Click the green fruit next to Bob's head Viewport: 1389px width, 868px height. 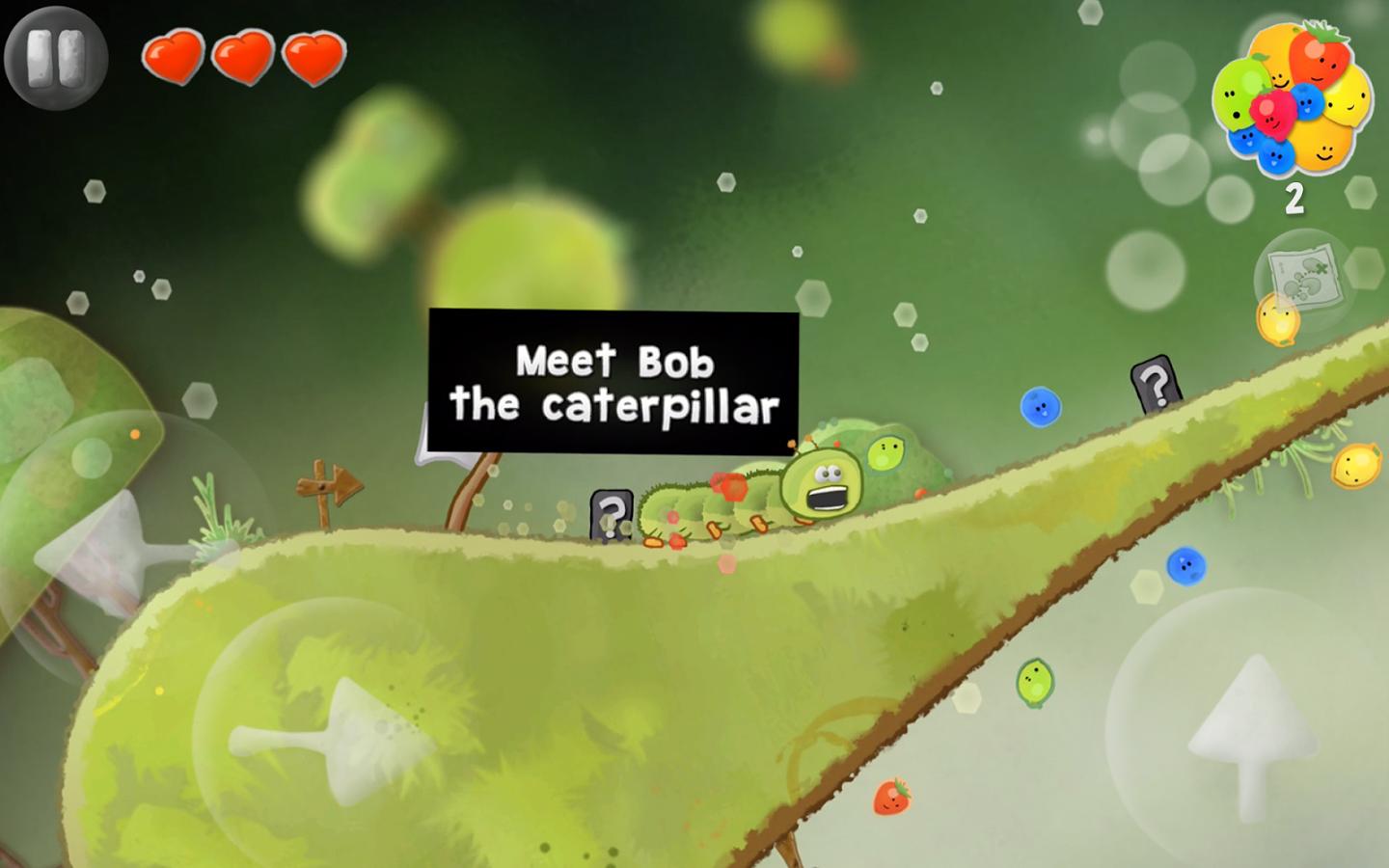[884, 449]
